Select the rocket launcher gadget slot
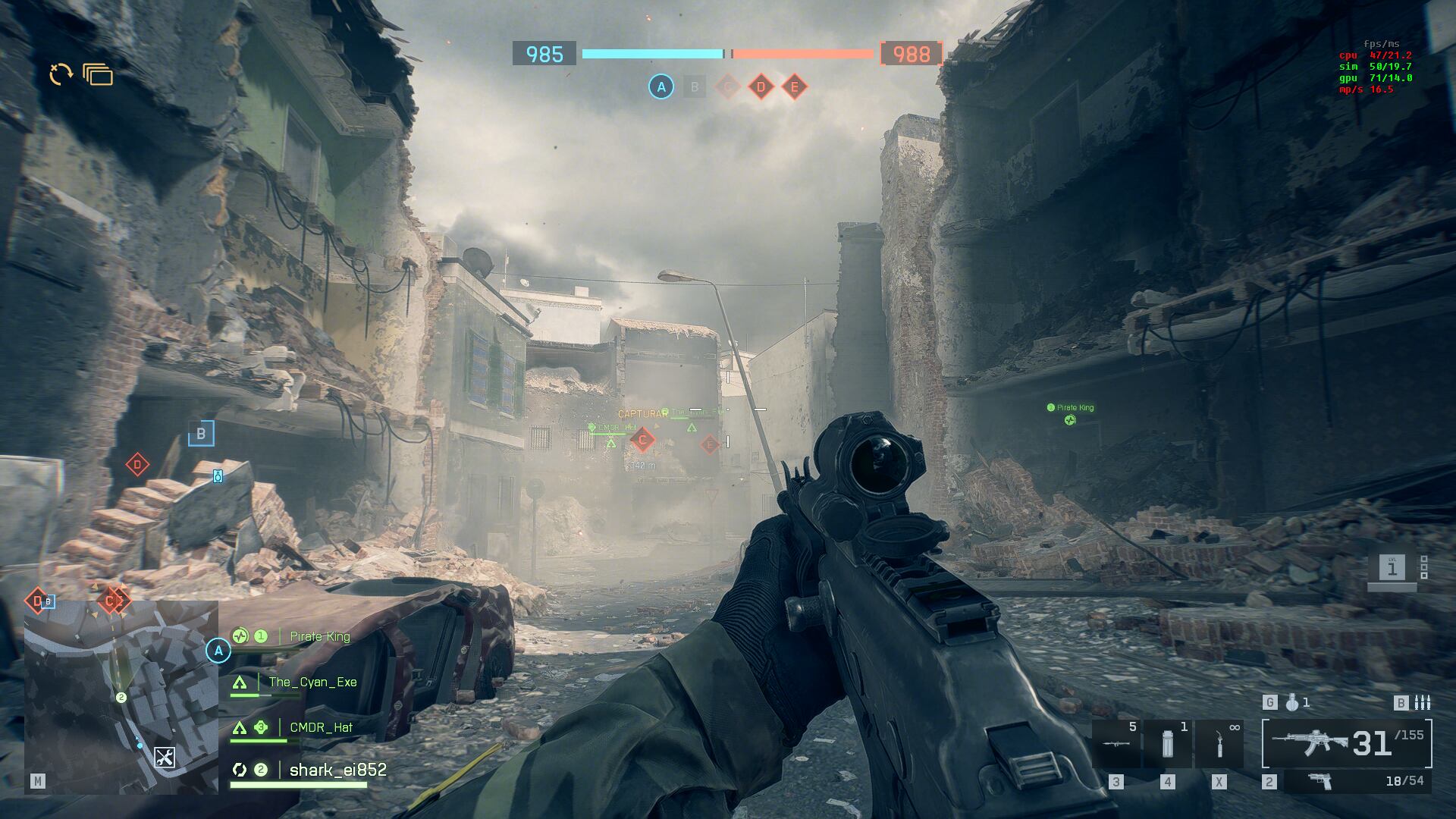 point(1116,744)
